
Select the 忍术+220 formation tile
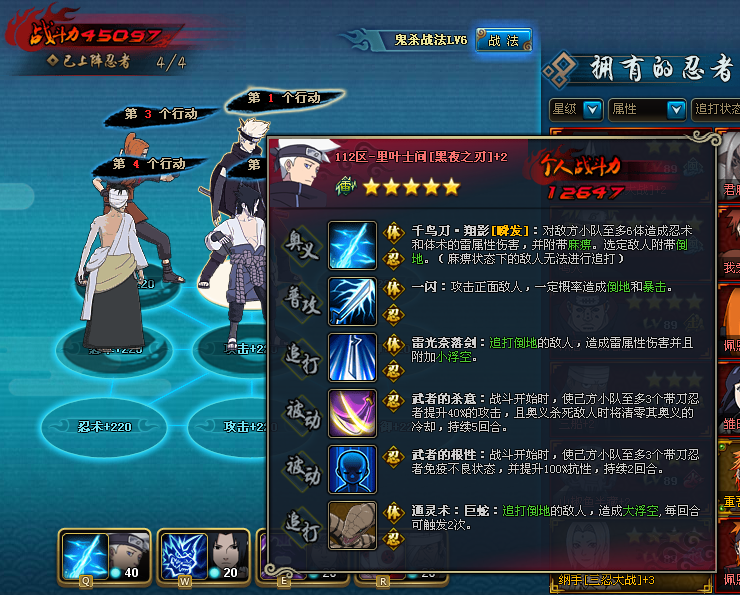point(104,426)
